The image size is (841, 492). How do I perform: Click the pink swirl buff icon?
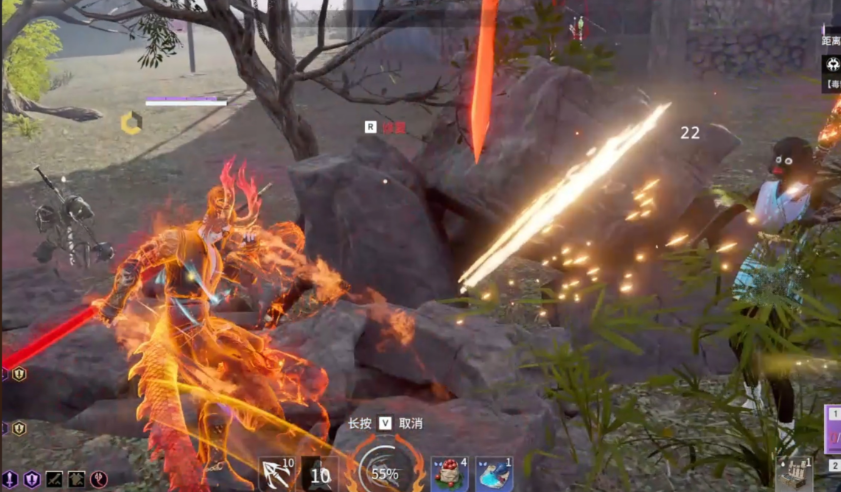(x=99, y=480)
